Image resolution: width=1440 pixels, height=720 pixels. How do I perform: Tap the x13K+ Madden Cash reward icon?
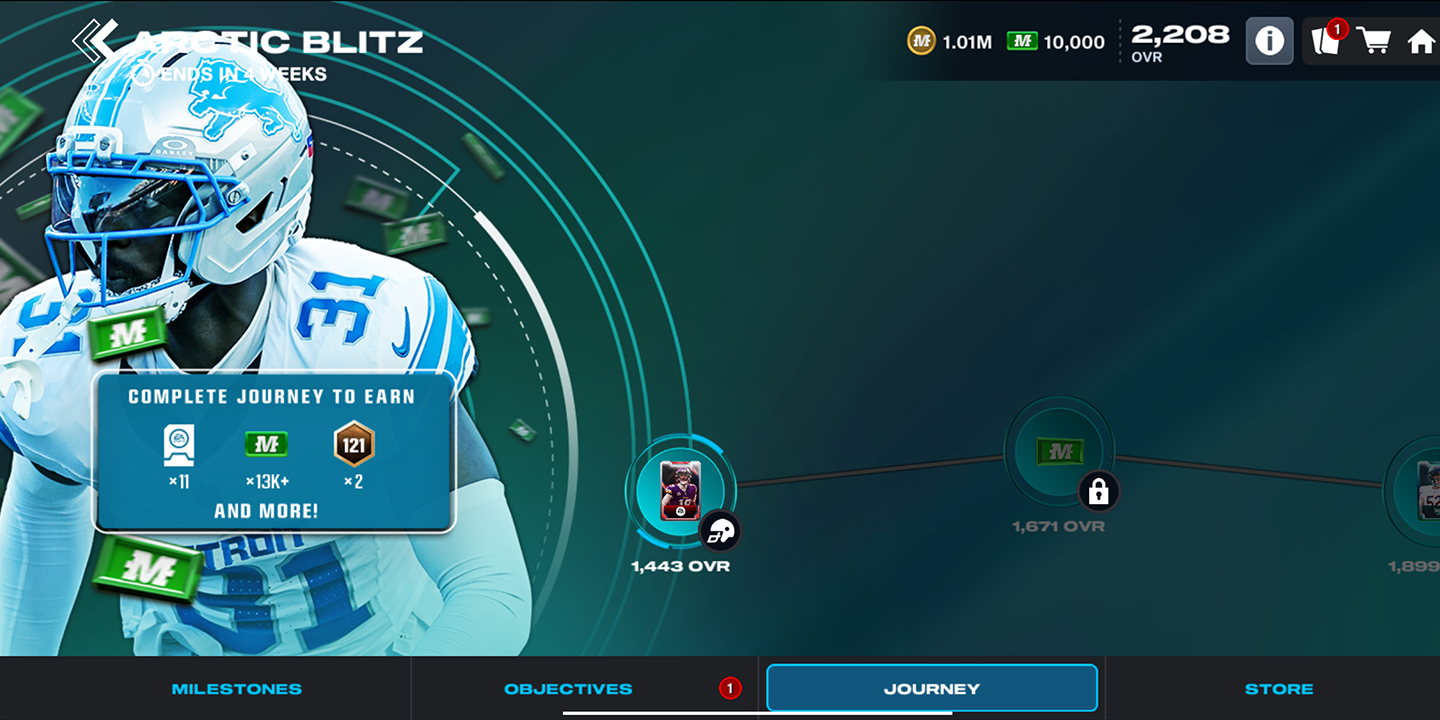point(265,443)
